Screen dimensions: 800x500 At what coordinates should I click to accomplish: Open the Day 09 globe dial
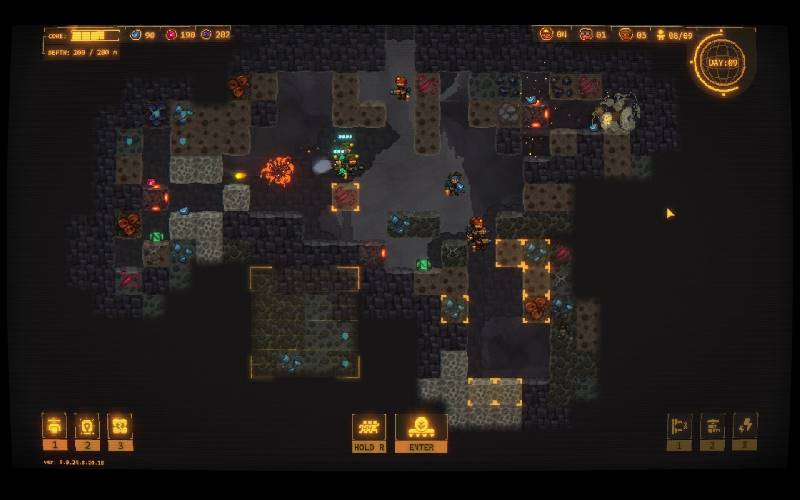[x=720, y=62]
